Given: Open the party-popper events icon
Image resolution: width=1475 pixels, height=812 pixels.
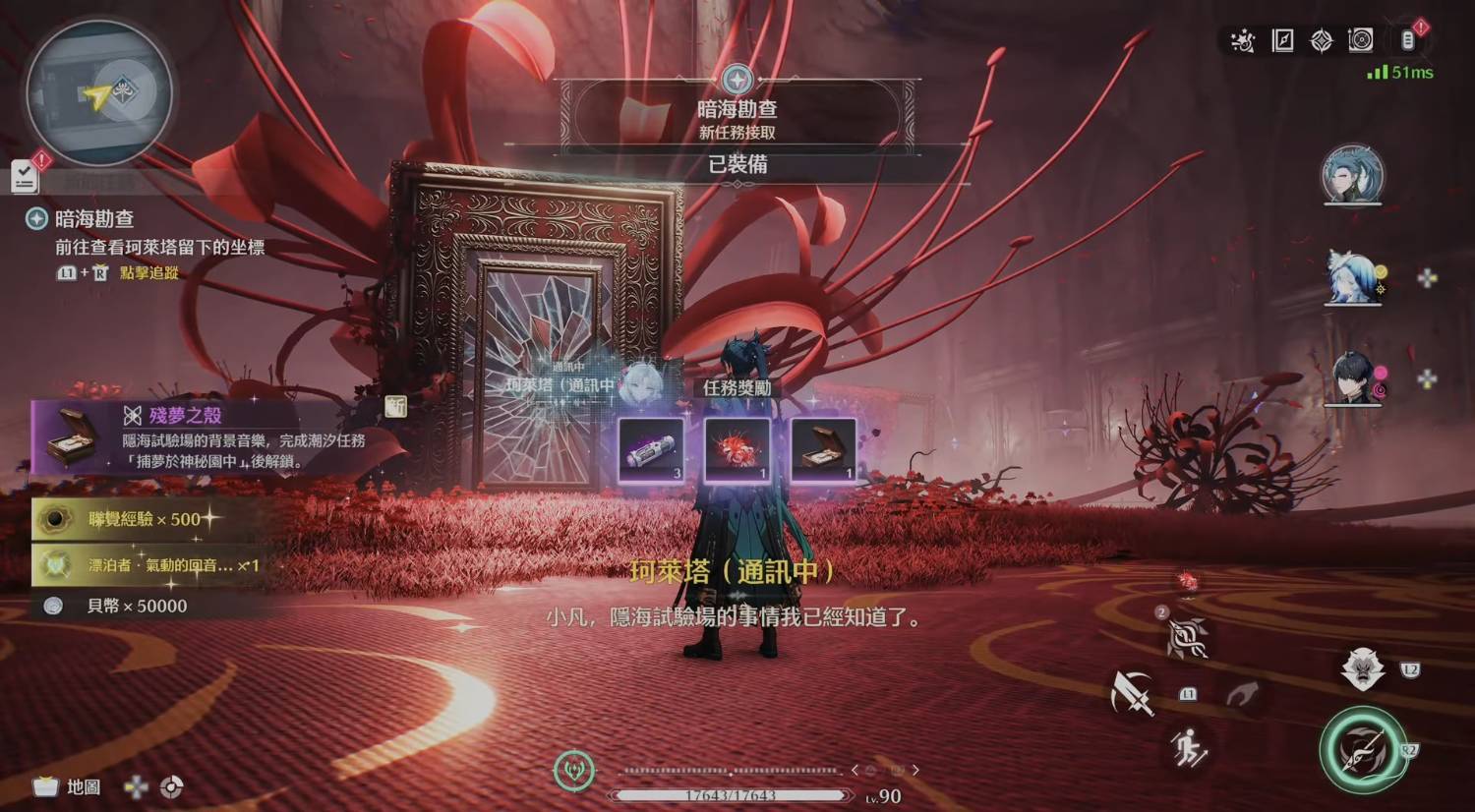Looking at the screenshot, I should (1243, 40).
